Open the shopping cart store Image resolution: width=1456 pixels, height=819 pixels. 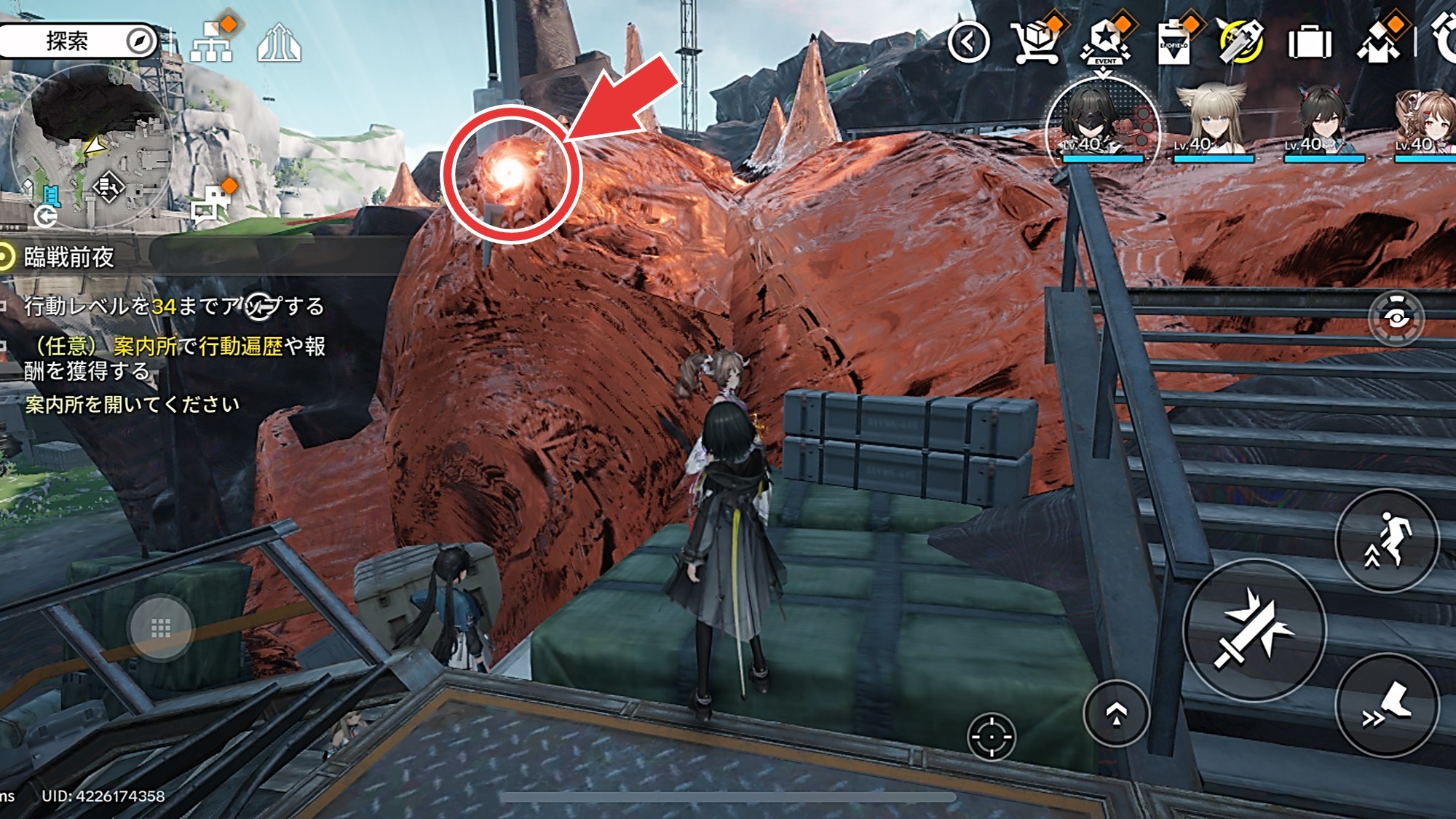coord(1037,42)
